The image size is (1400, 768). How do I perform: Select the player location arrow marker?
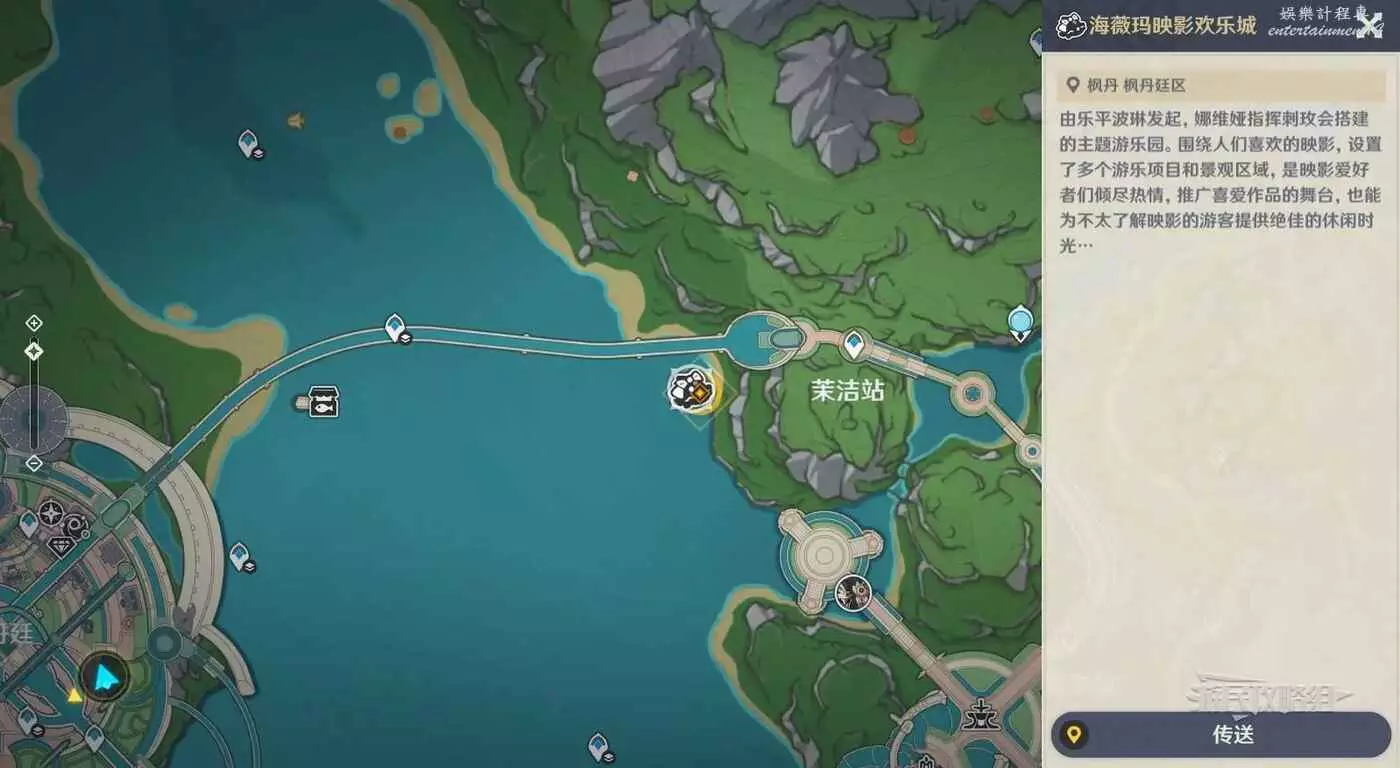point(104,678)
